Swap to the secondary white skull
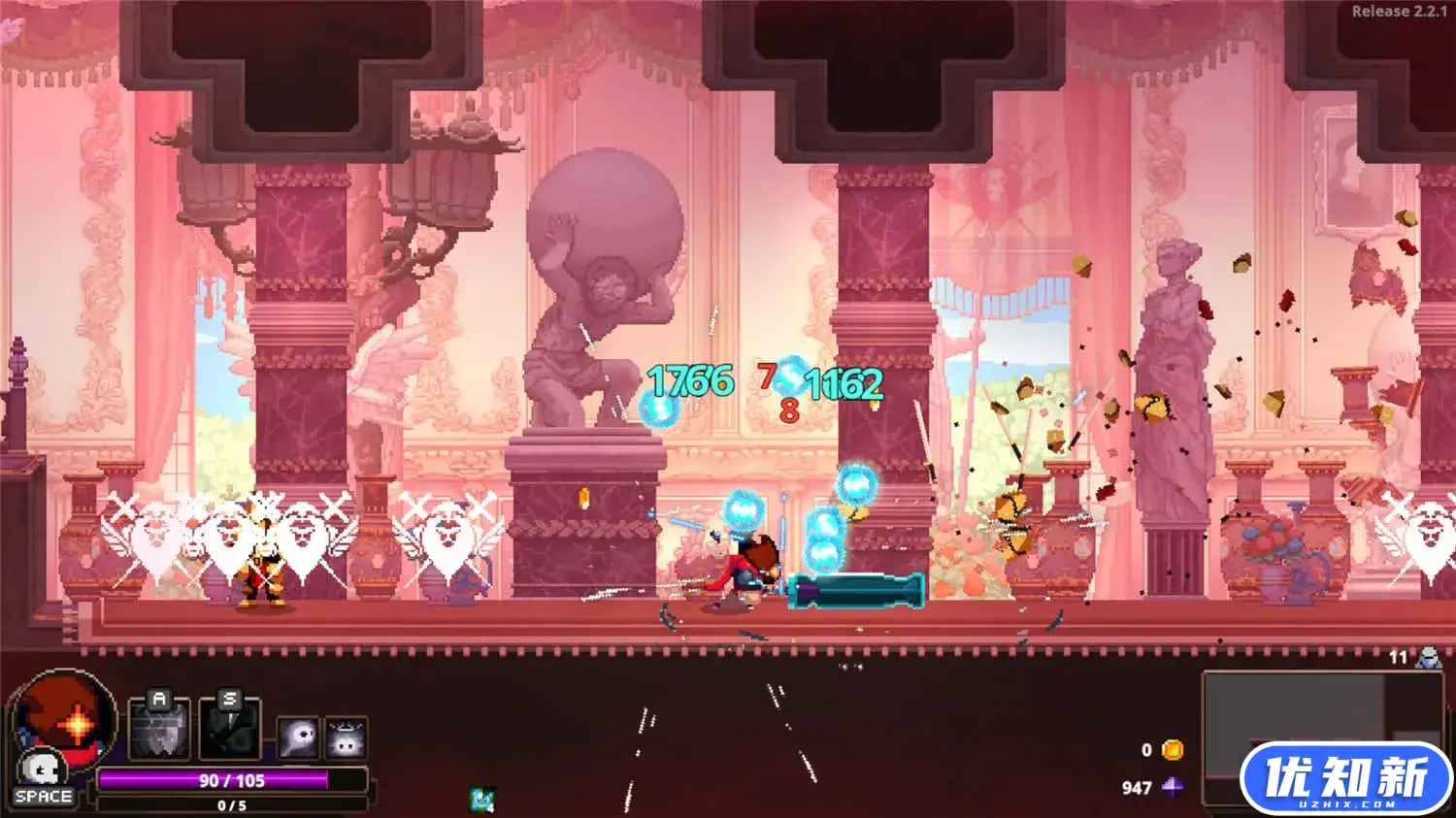Screen dimensions: 1456x818 42,769
